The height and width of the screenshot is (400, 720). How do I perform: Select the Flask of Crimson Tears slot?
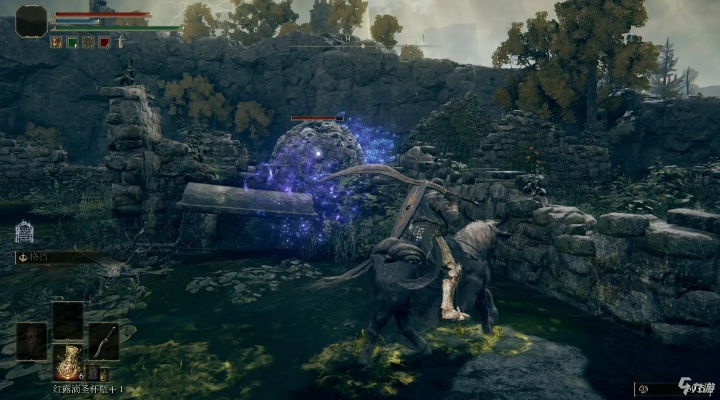click(x=68, y=362)
